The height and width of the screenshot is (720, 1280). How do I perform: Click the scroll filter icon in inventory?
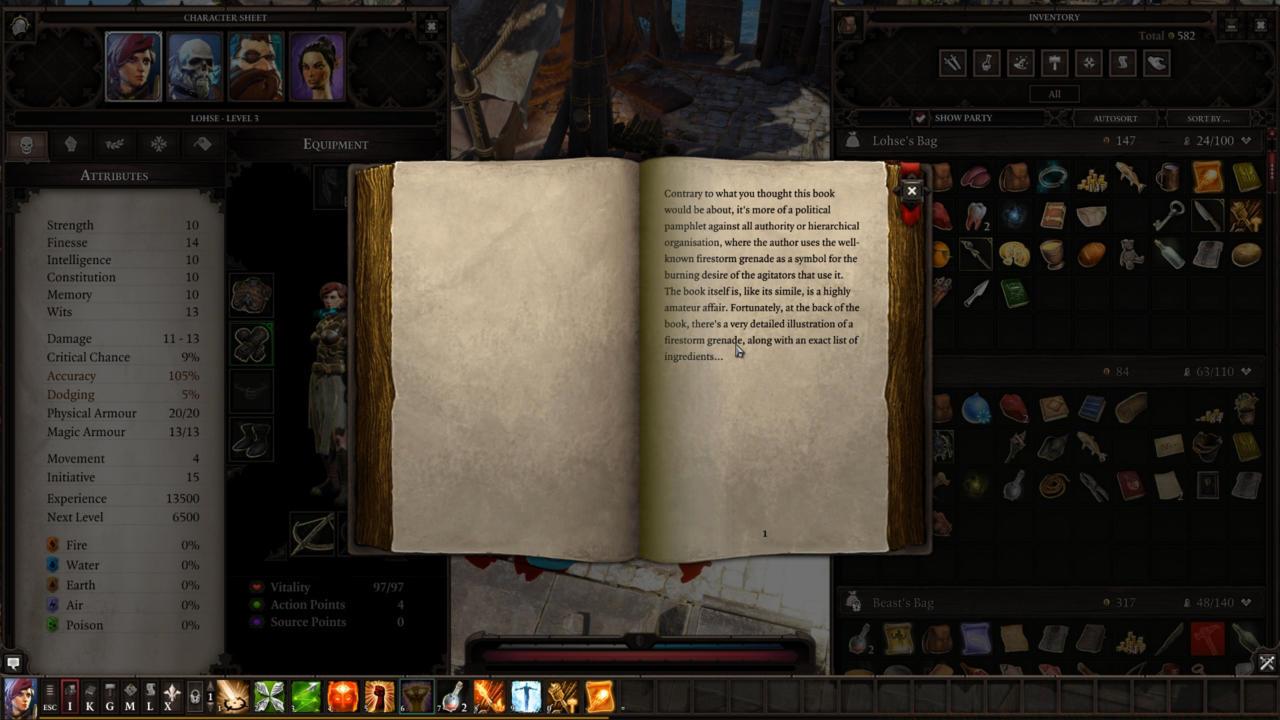coord(1122,63)
